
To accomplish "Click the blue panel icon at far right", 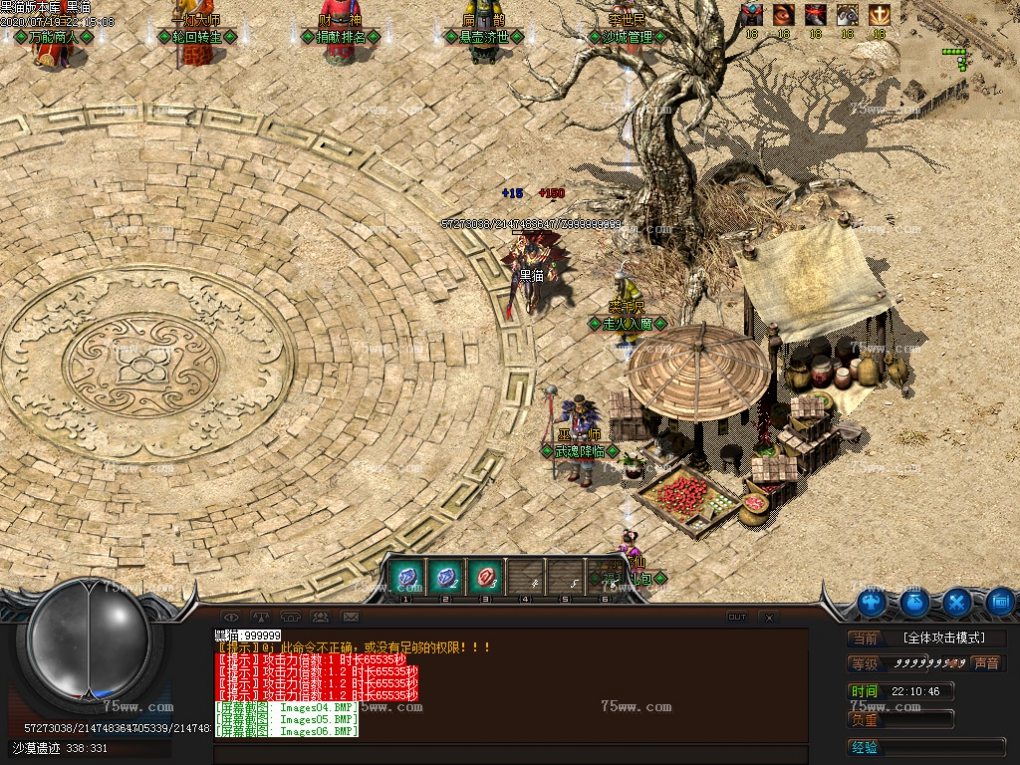I will click(x=1000, y=602).
